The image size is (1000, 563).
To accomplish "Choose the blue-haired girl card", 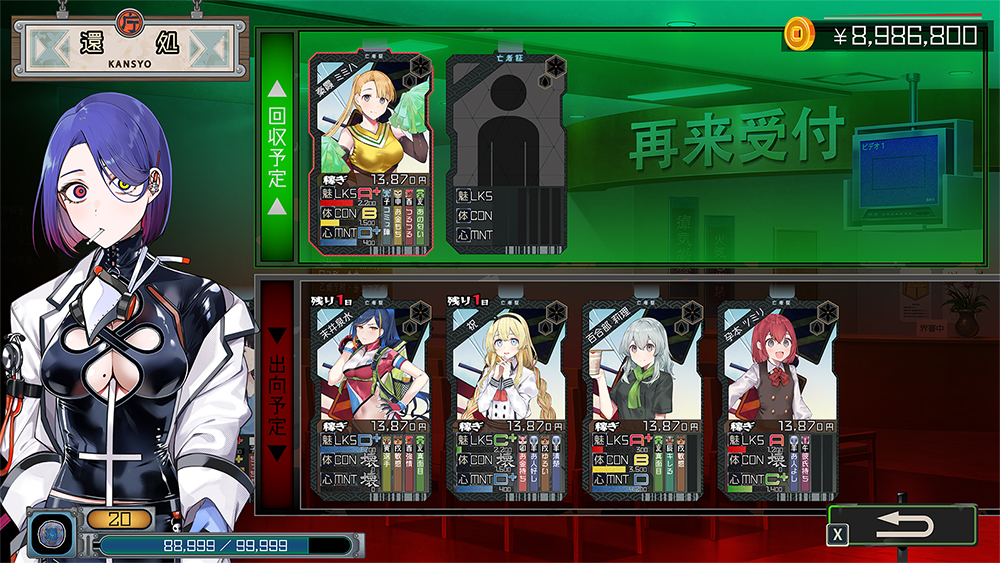I will tap(371, 395).
